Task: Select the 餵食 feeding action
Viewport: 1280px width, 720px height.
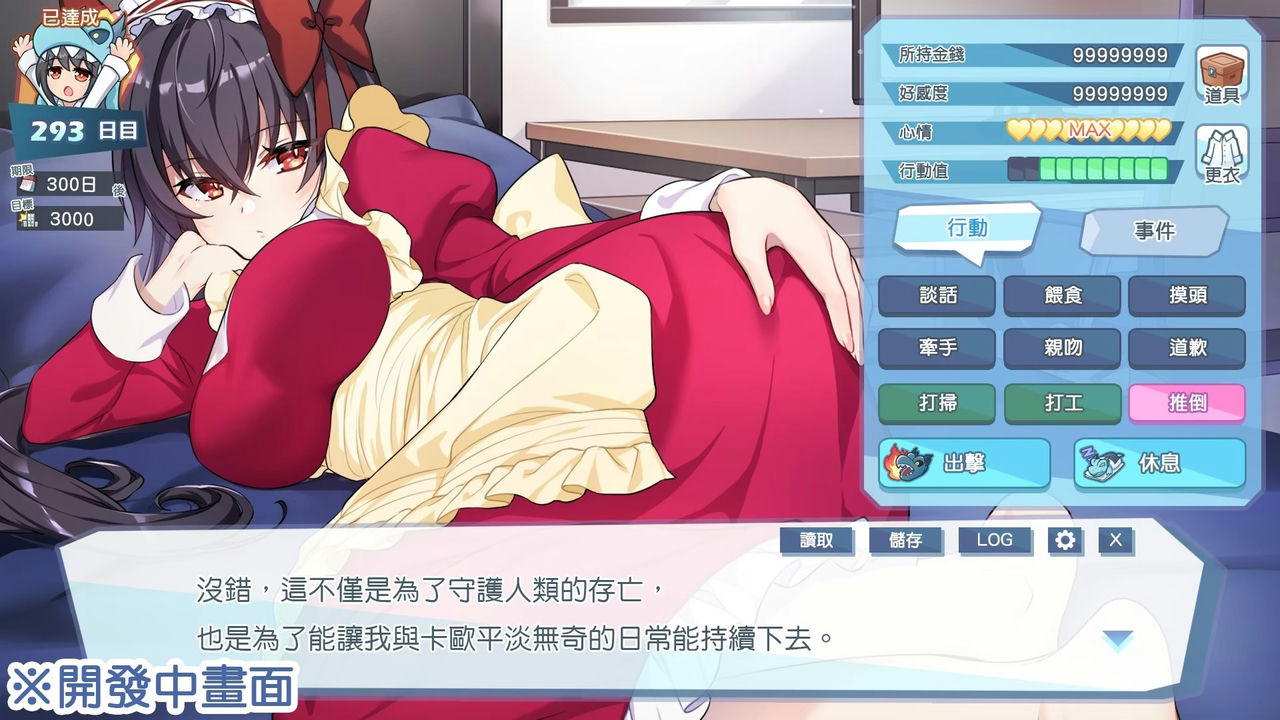Action: click(x=1063, y=295)
